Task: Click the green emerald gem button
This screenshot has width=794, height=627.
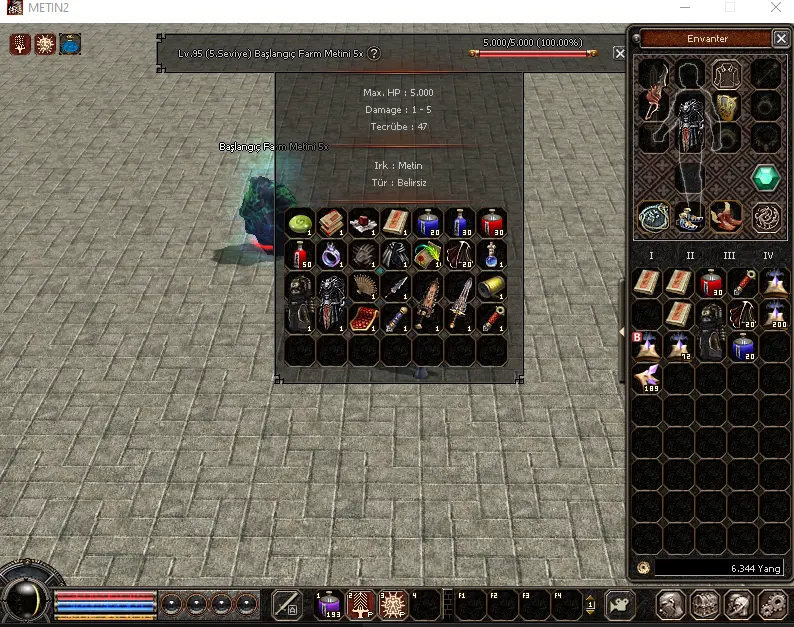Action: (x=766, y=178)
